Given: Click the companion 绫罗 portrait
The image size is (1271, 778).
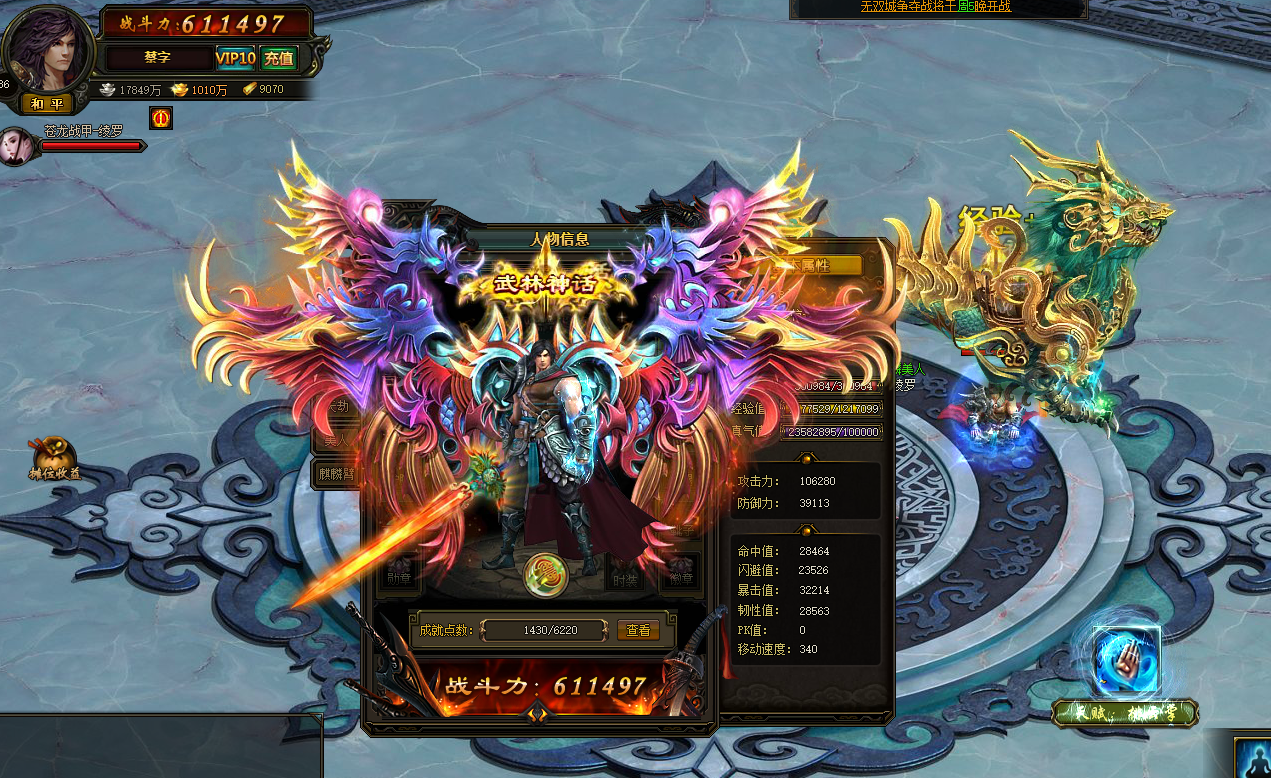Looking at the screenshot, I should [17, 145].
